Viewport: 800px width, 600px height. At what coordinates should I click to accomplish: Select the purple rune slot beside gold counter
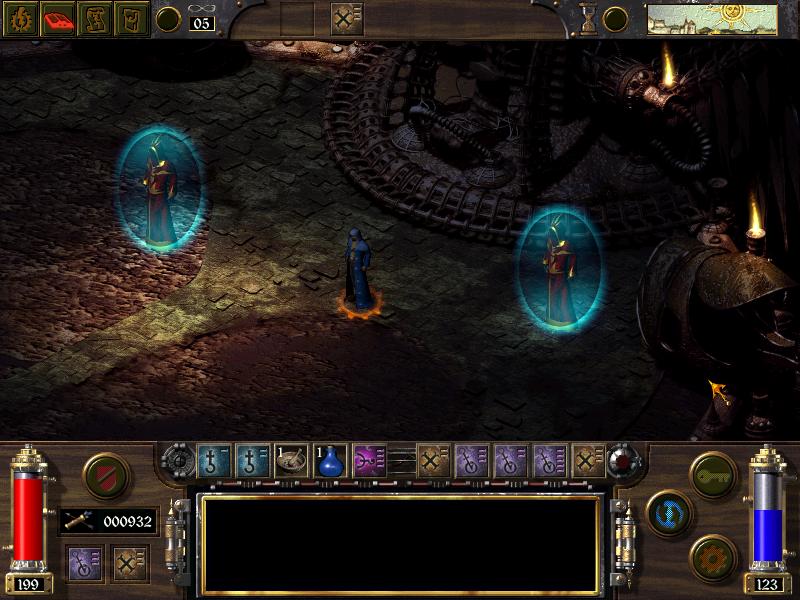(x=83, y=563)
